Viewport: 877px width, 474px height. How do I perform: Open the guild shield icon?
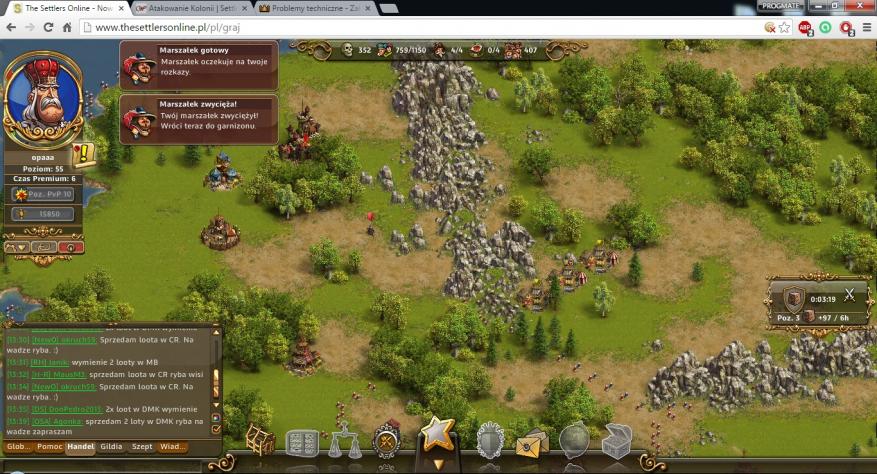(489, 440)
